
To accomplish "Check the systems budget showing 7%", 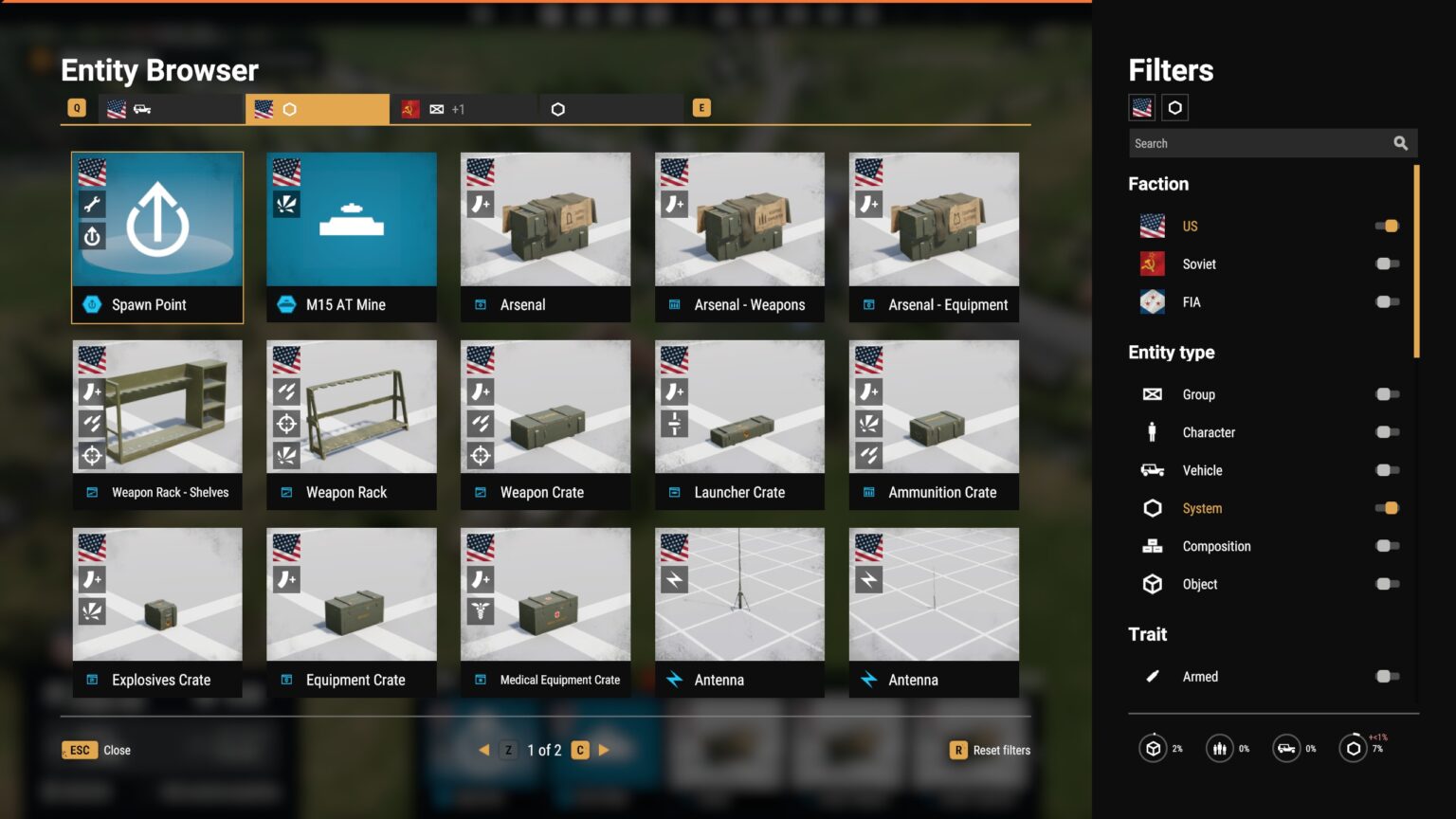I will 1353,748.
